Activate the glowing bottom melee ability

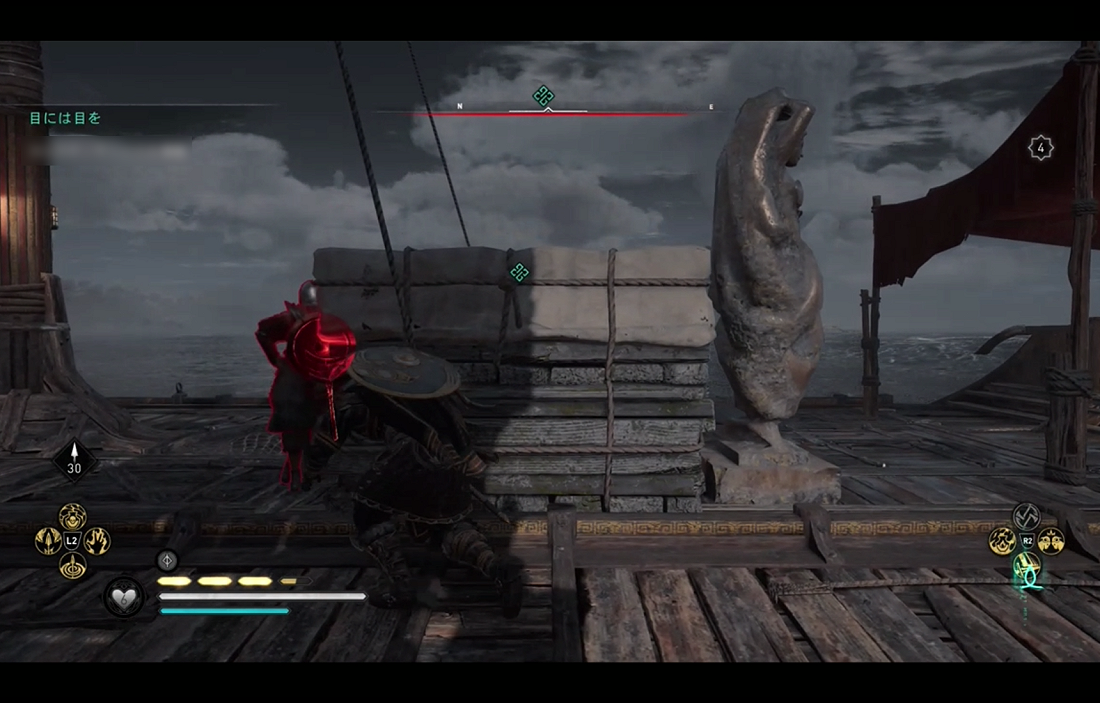coord(1027,567)
